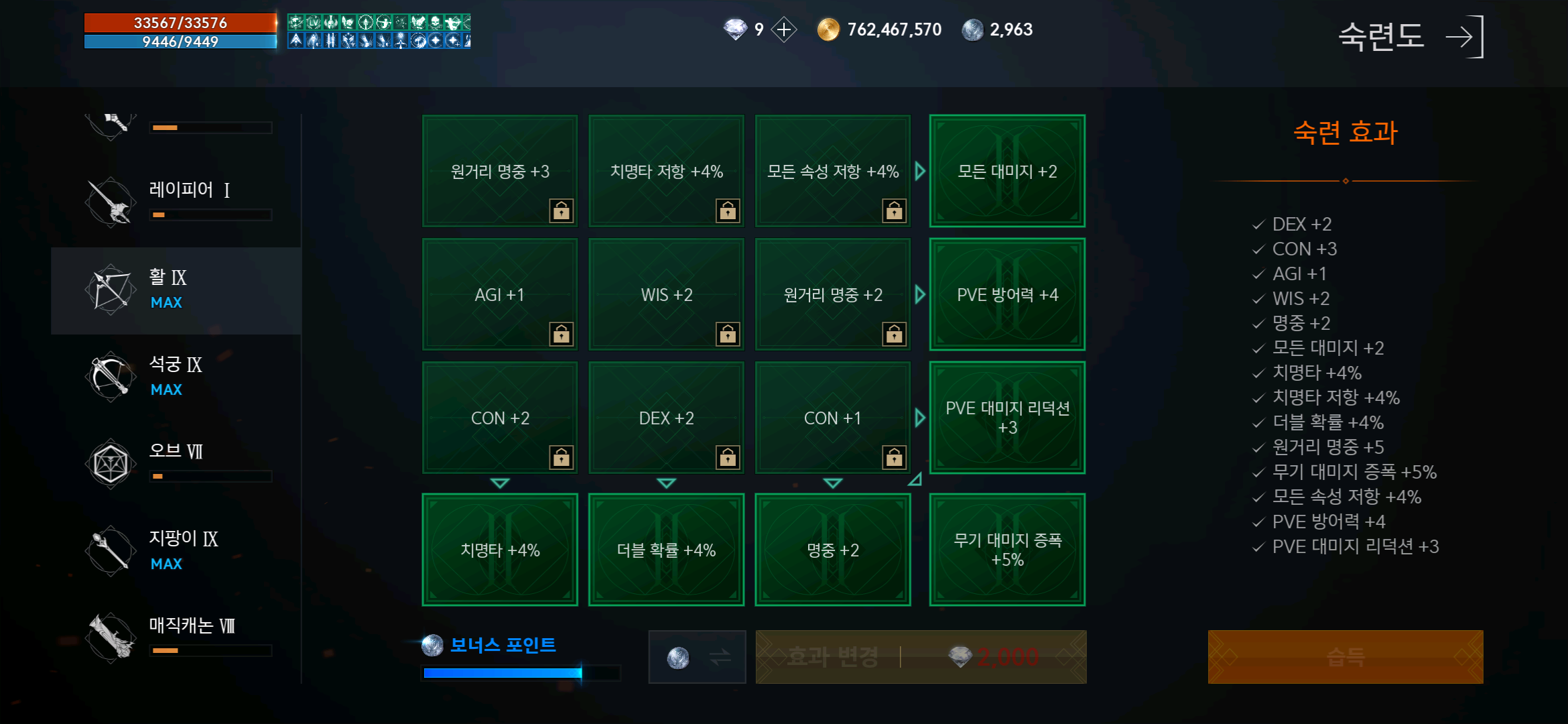
Task: Select the 매직캐논 VIII magic cannon icon
Action: tap(111, 636)
